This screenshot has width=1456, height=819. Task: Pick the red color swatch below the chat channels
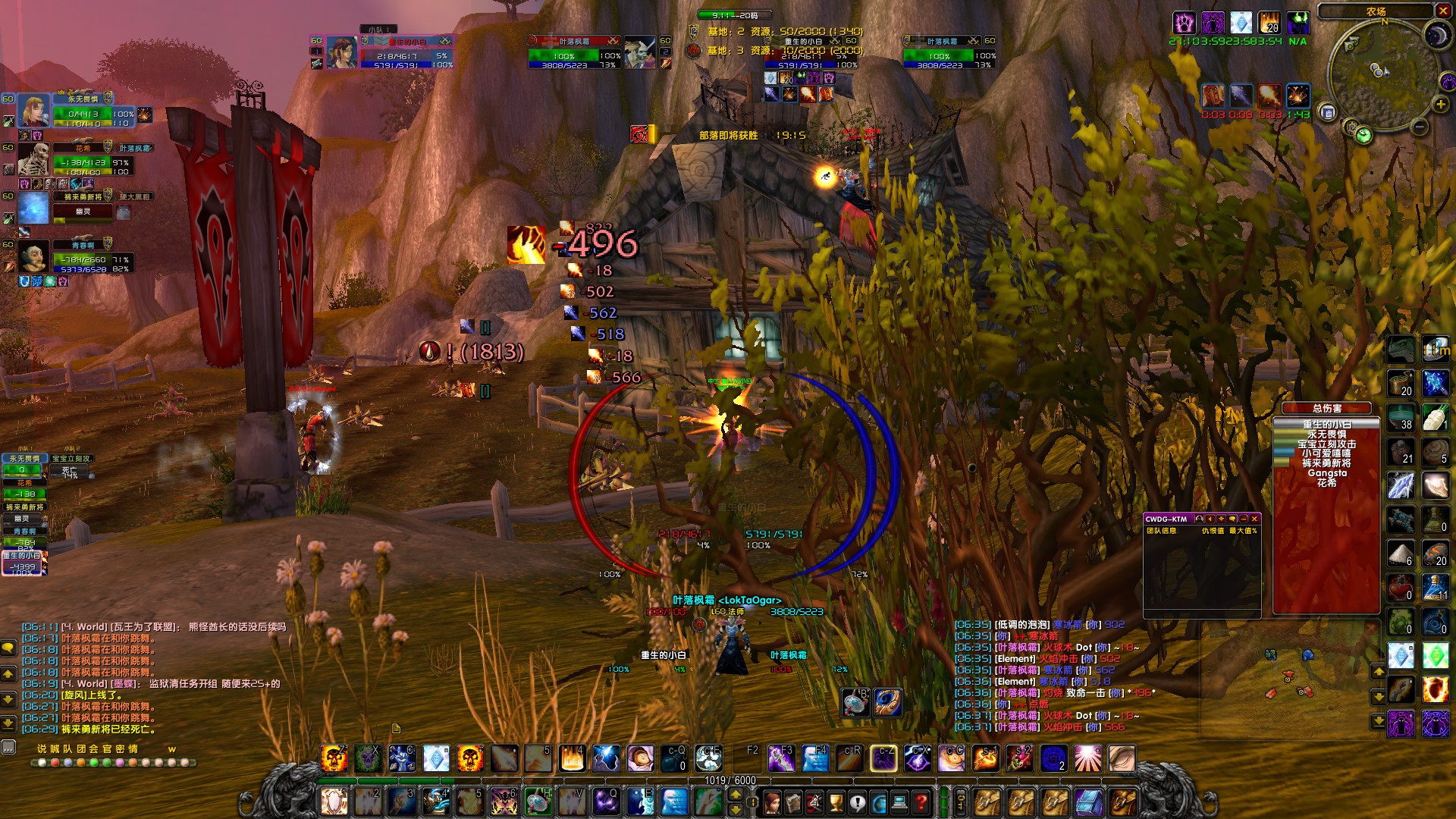click(55, 762)
